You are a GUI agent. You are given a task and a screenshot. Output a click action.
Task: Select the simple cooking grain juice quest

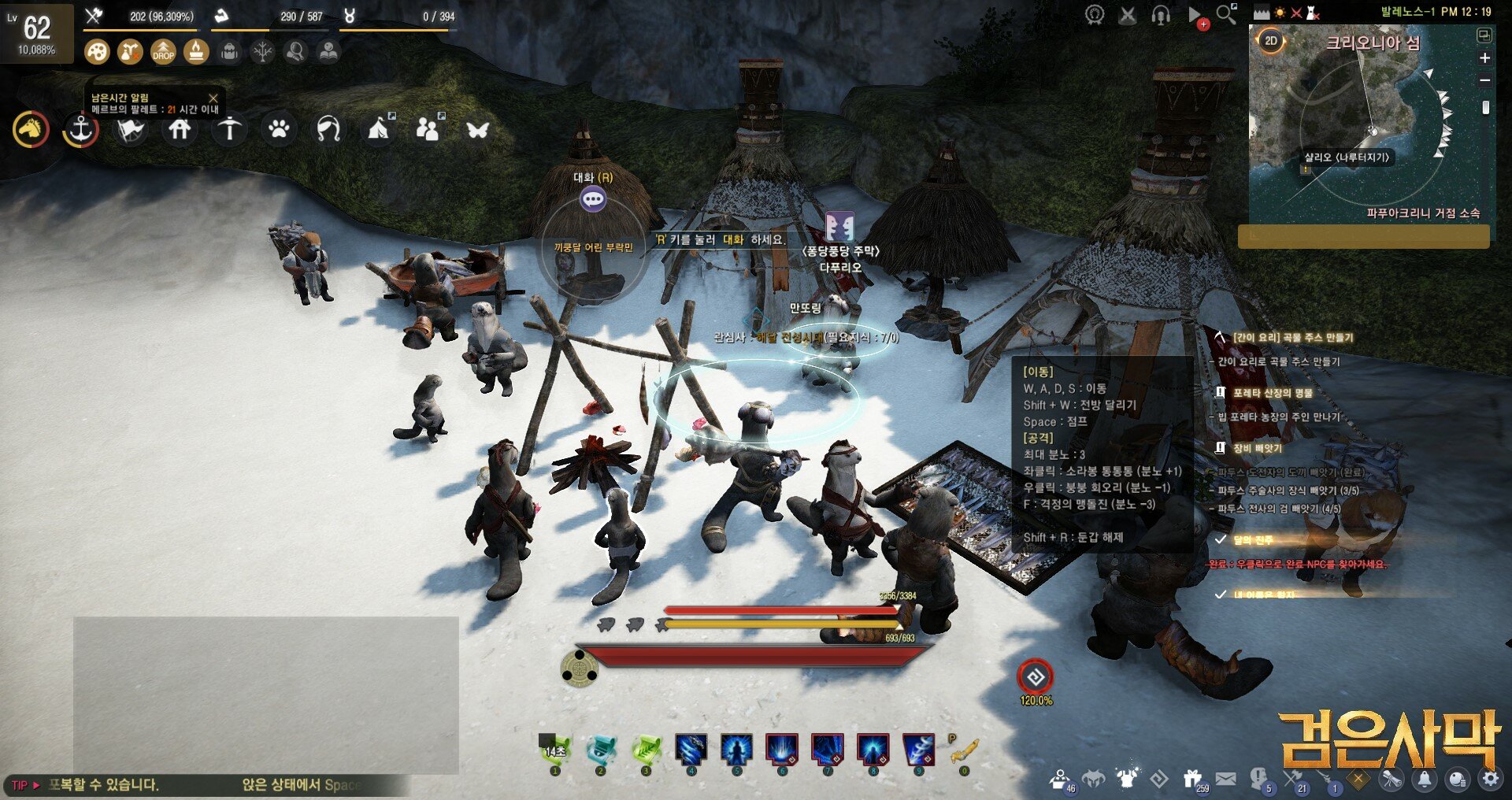coord(1291,338)
